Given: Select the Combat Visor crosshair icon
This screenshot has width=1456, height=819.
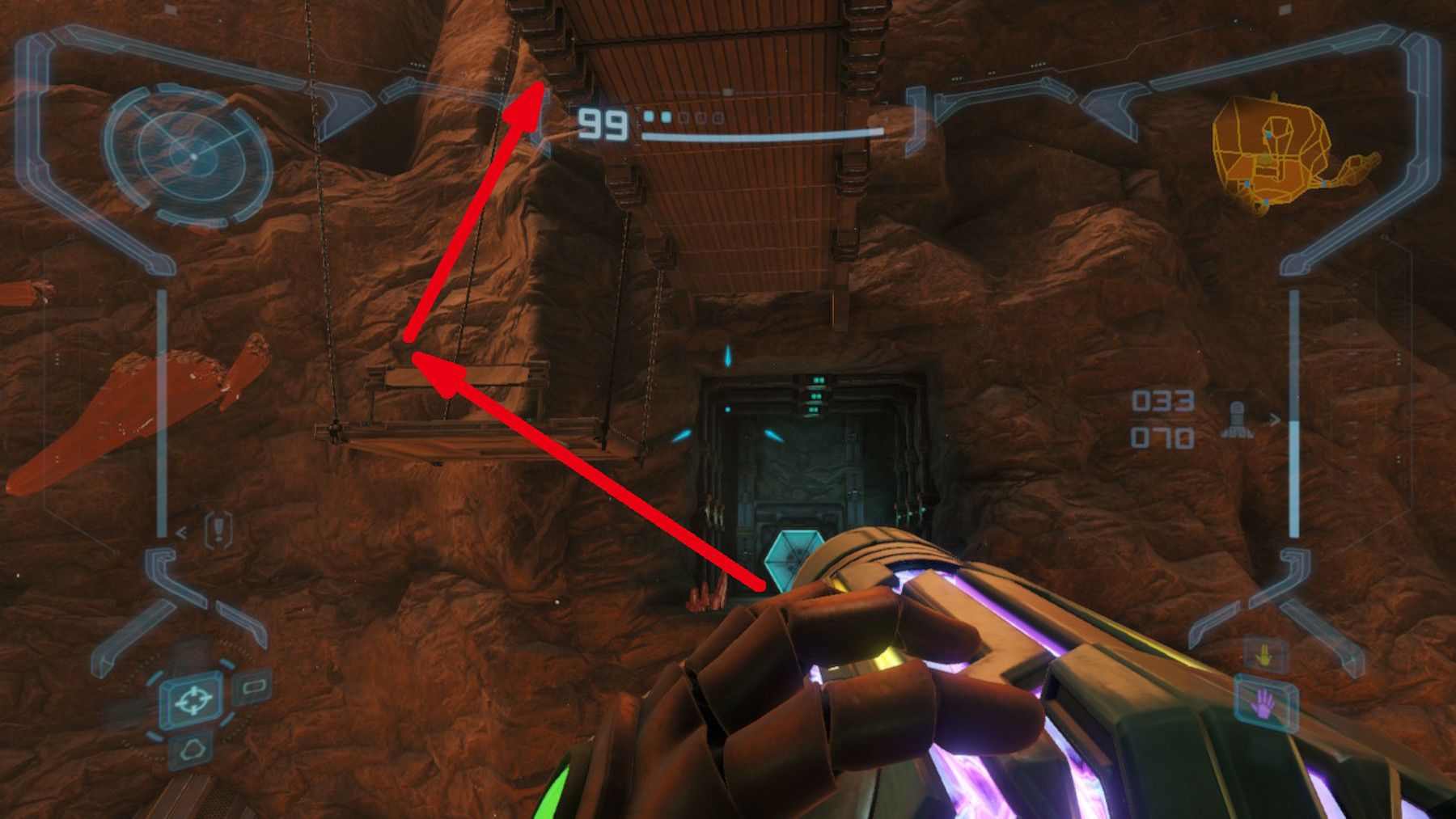Looking at the screenshot, I should pyautogui.click(x=193, y=701).
